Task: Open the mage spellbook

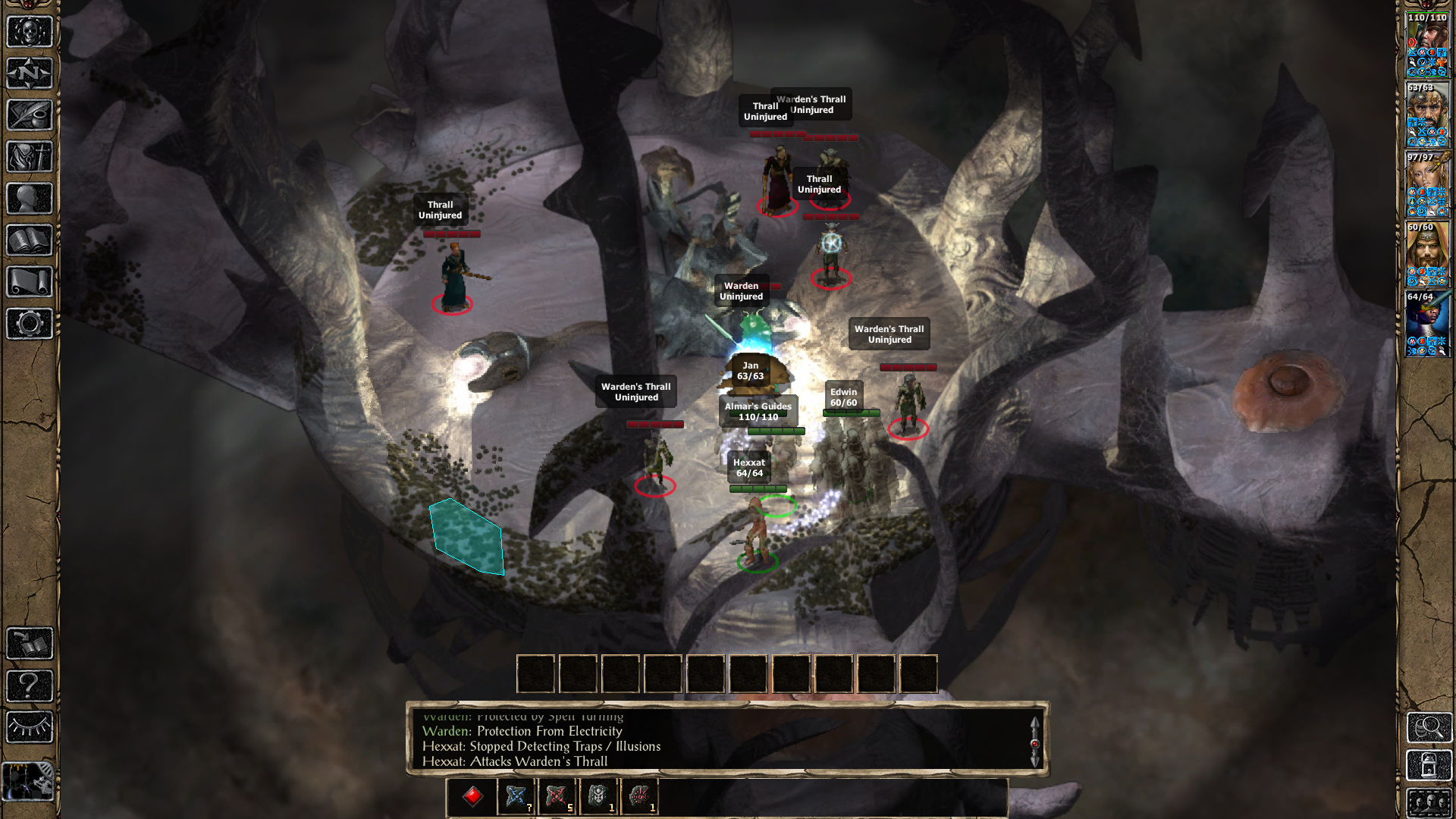Action: [30, 240]
